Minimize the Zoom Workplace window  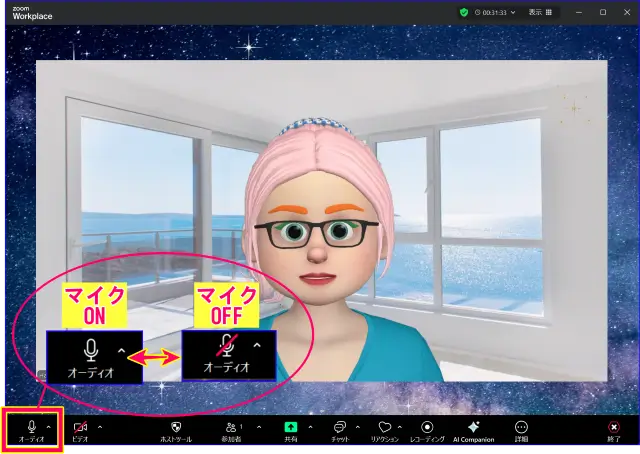(579, 12)
